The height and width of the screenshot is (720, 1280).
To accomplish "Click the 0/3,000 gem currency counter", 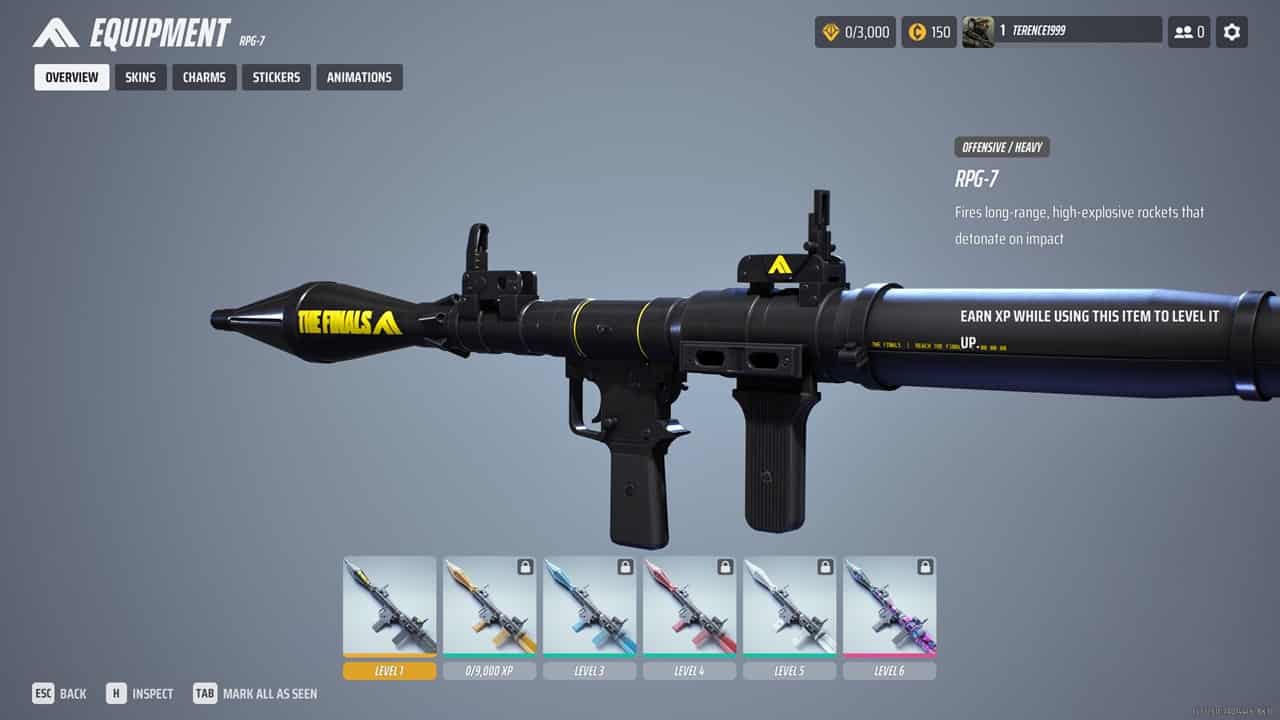I will (855, 32).
